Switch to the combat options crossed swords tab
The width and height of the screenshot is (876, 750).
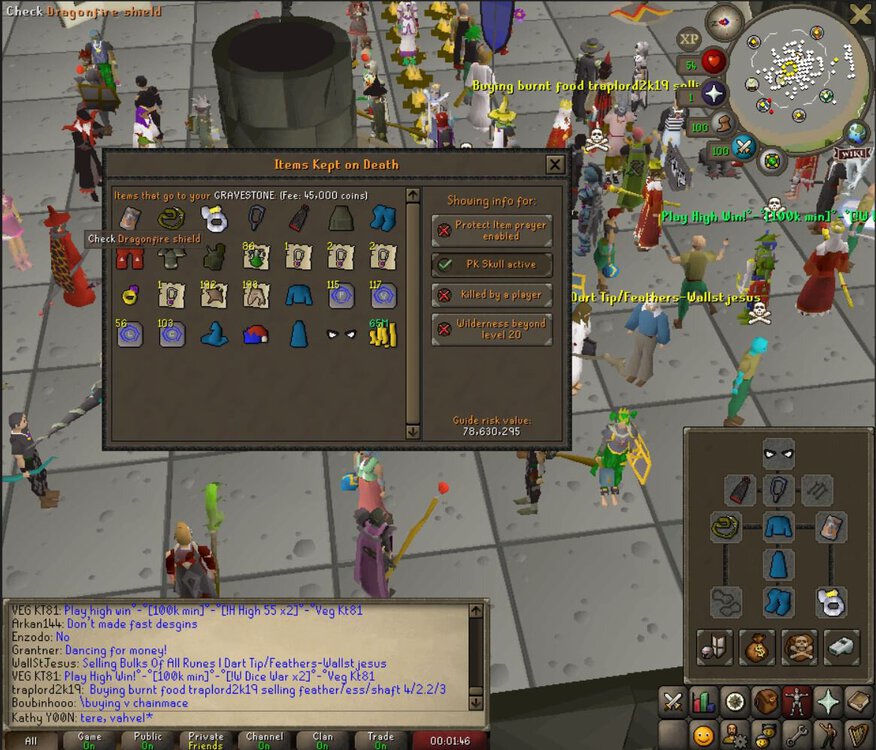(x=673, y=701)
